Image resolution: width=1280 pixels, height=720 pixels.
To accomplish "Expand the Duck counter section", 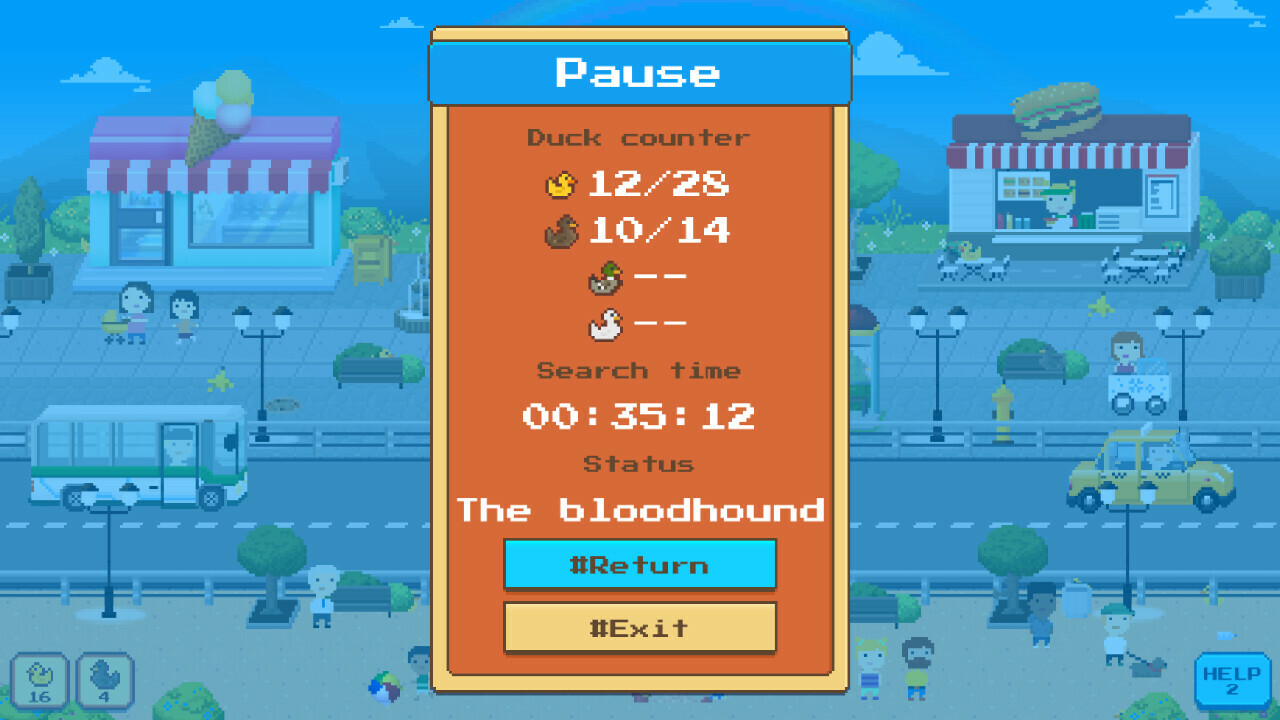I will [639, 137].
